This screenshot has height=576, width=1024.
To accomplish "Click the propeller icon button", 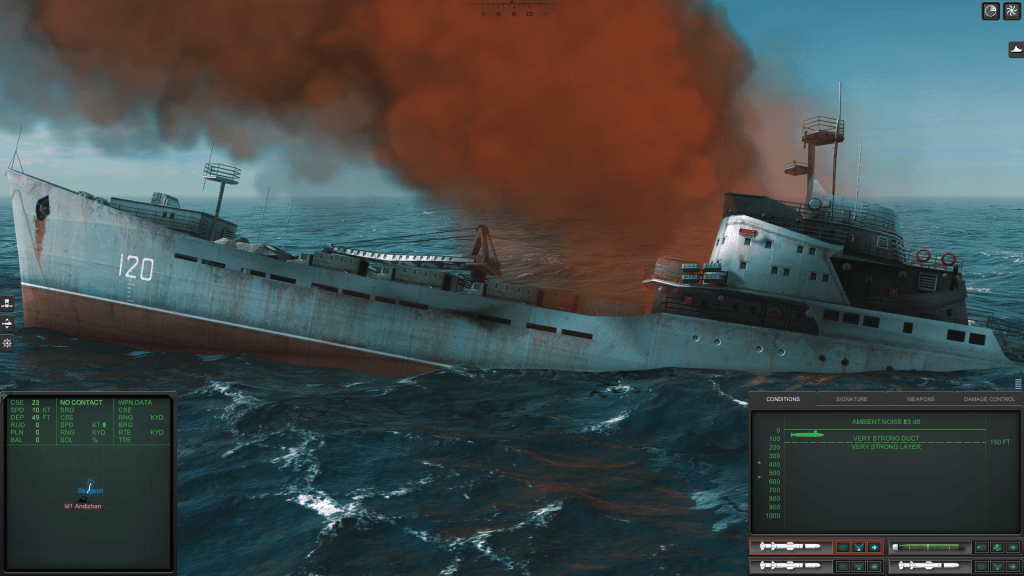I will pos(1010,11).
